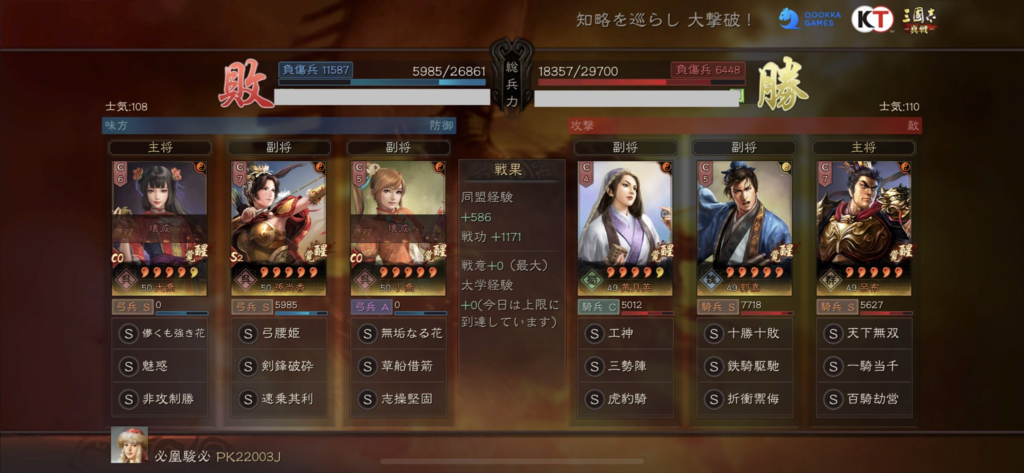Select the 草船借箭 skill
Screen dimensions: 1024x473
pos(398,366)
